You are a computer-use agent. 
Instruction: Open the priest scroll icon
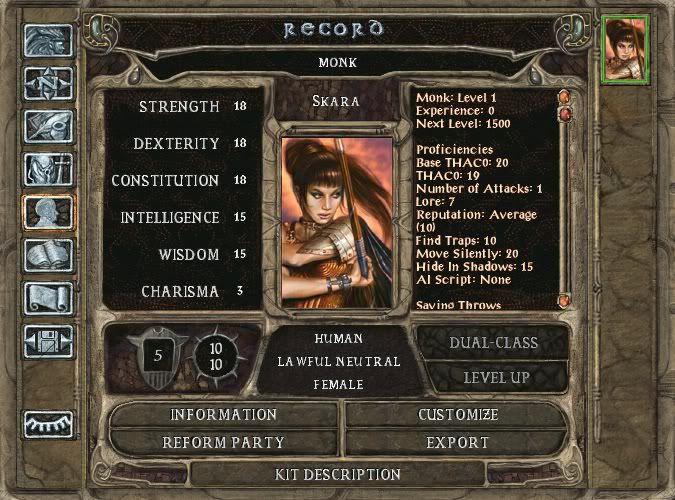[47, 300]
